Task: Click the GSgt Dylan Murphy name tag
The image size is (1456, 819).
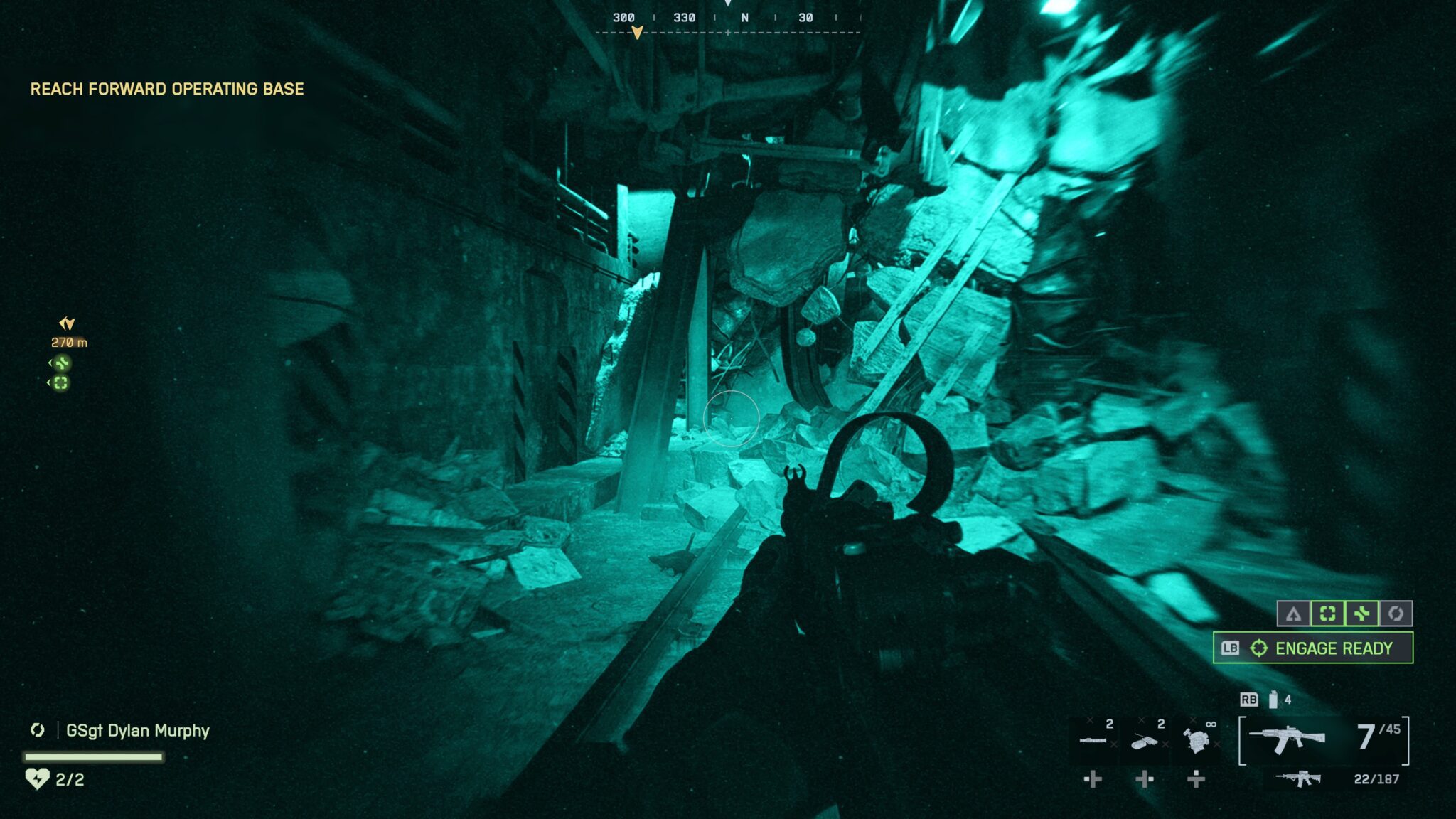Action: pyautogui.click(x=137, y=731)
